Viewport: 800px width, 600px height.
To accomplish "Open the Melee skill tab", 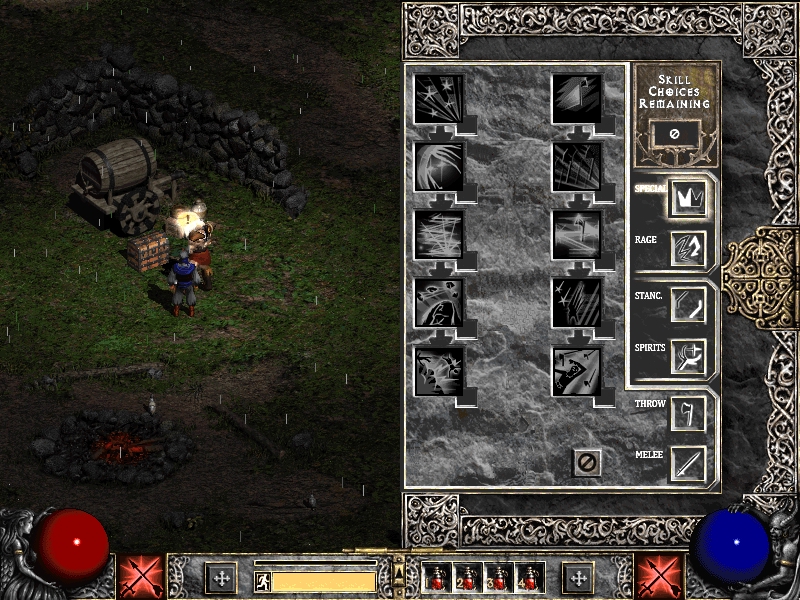I will tap(688, 464).
